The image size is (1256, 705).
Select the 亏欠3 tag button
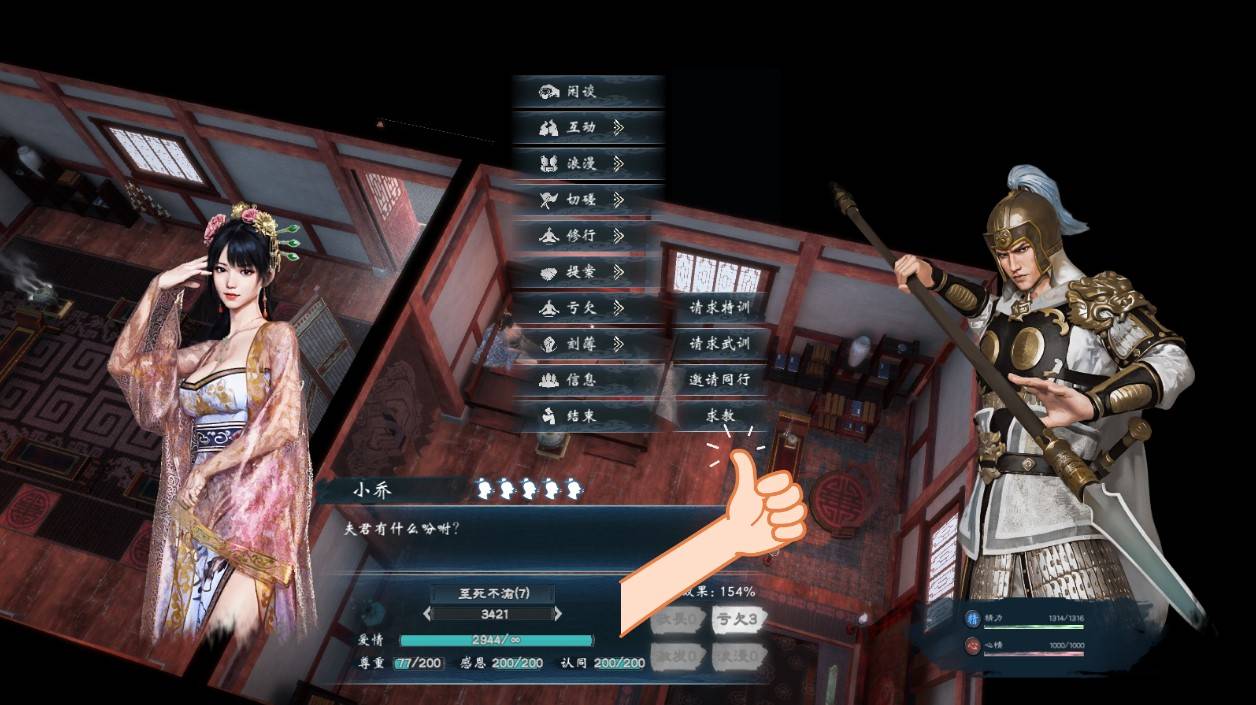[738, 619]
